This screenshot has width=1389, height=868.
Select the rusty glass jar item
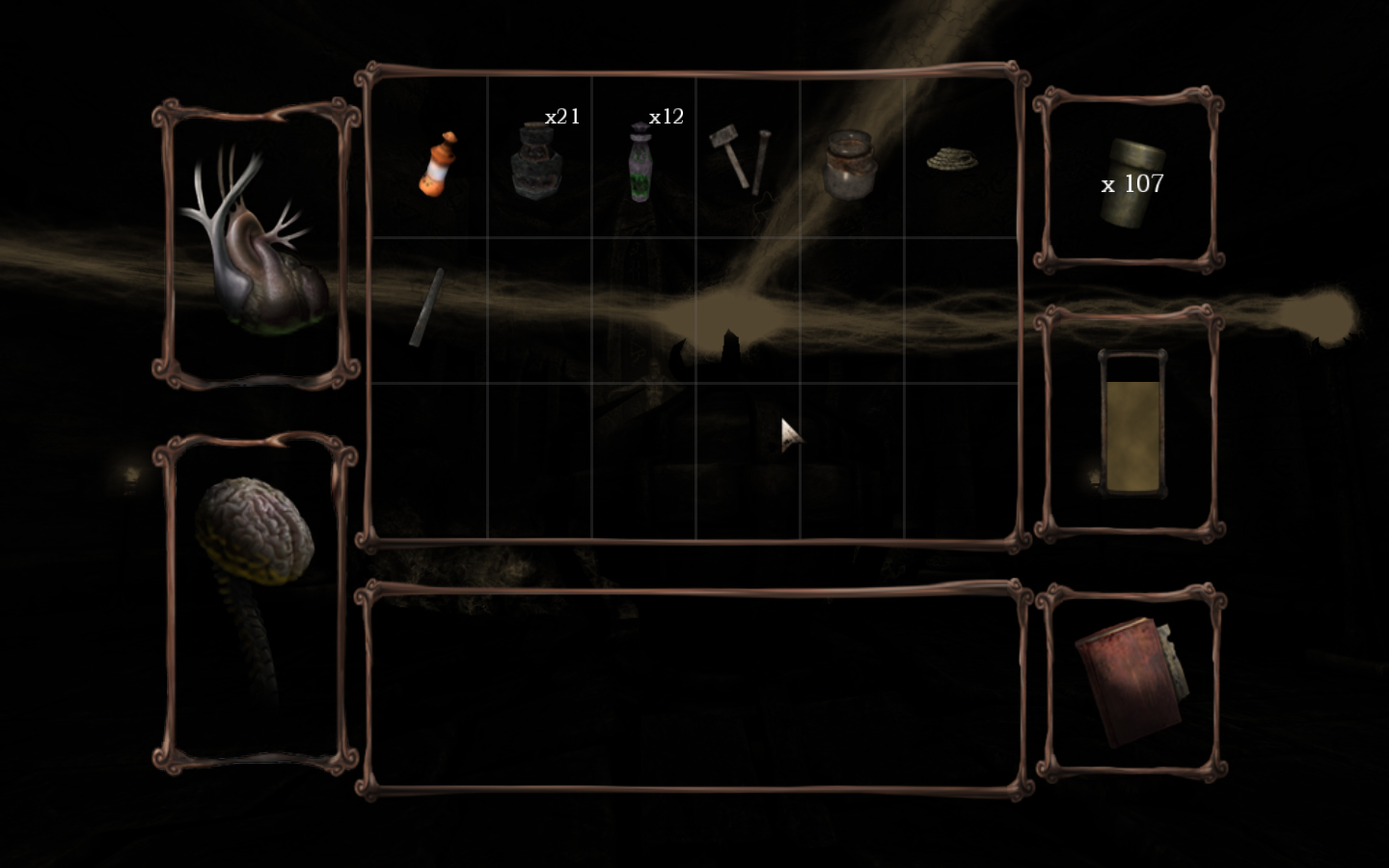[850, 165]
